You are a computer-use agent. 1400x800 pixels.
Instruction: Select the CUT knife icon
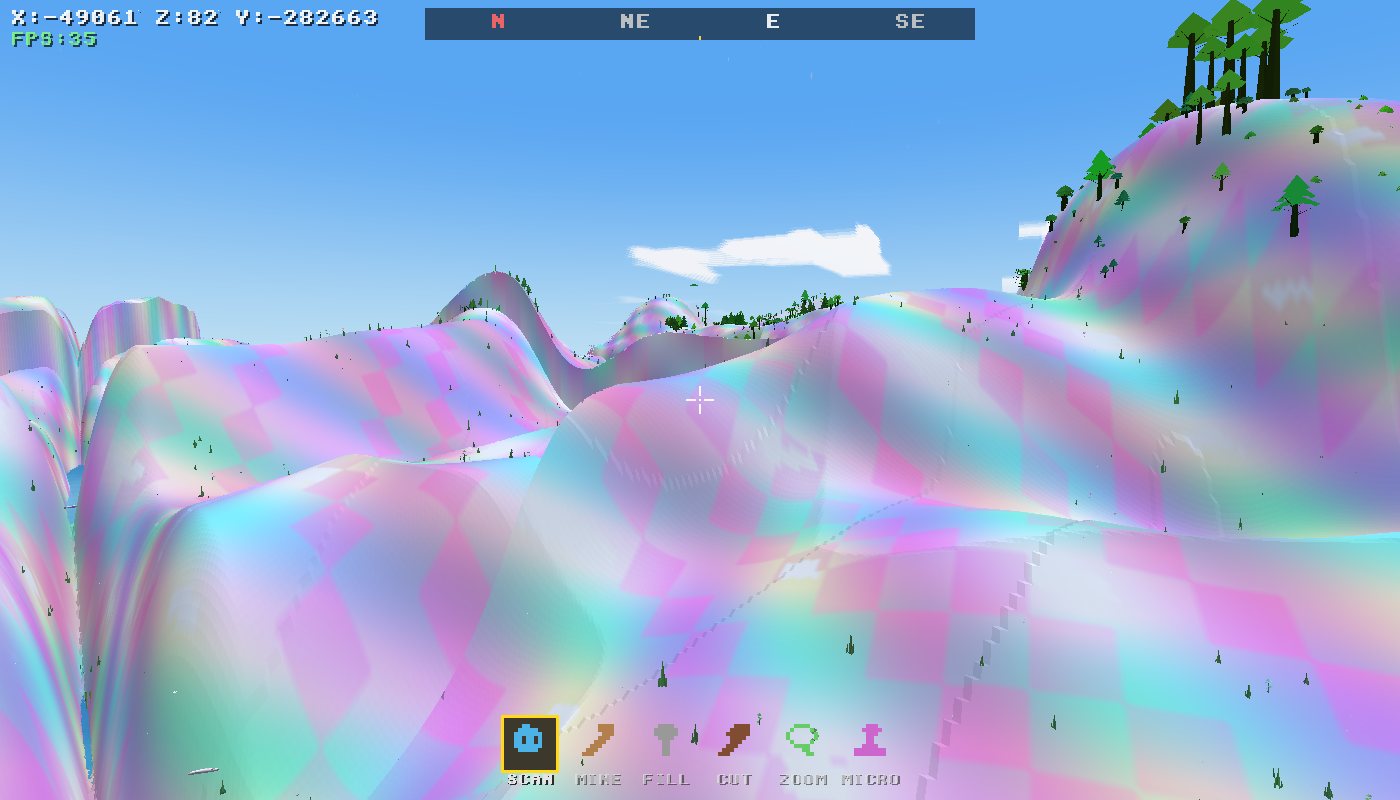pos(736,741)
